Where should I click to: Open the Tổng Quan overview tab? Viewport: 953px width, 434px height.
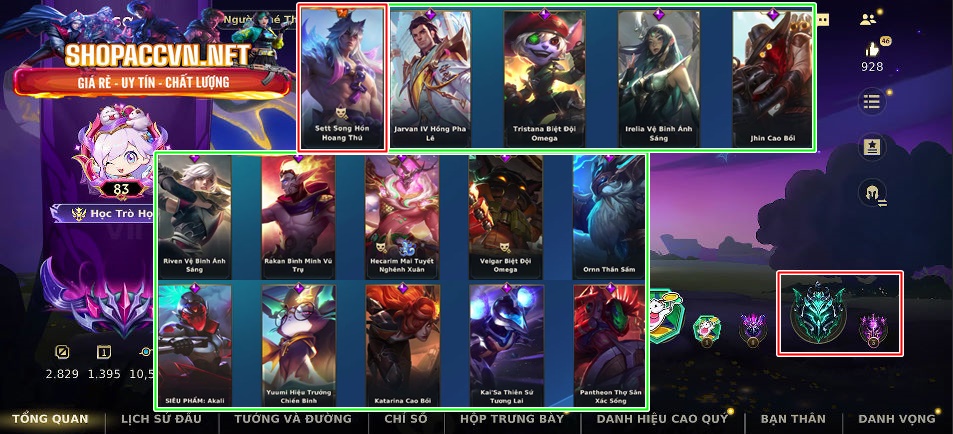click(x=50, y=419)
